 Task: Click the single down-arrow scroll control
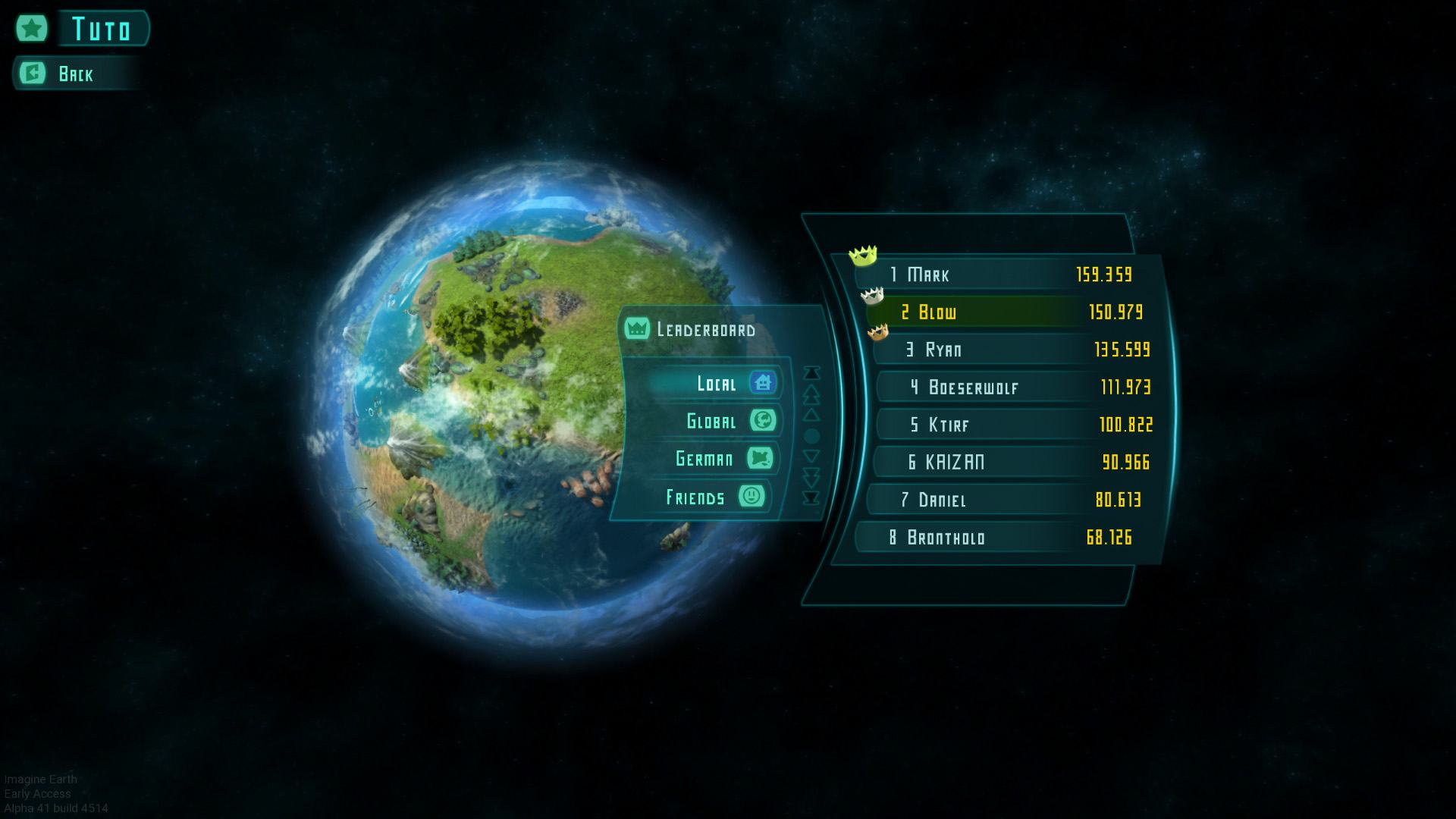[811, 457]
